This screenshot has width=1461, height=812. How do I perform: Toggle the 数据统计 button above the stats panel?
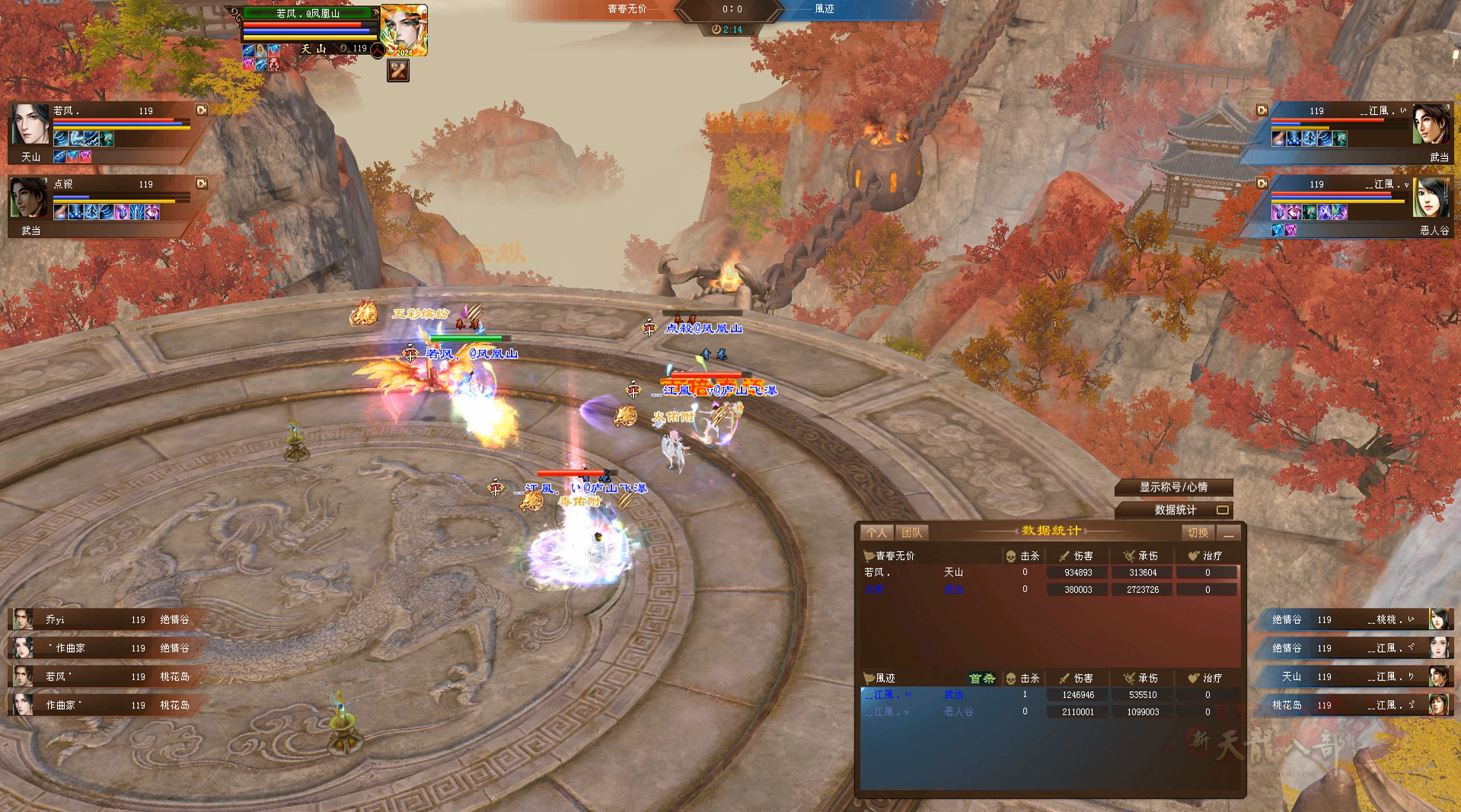coord(1175,510)
